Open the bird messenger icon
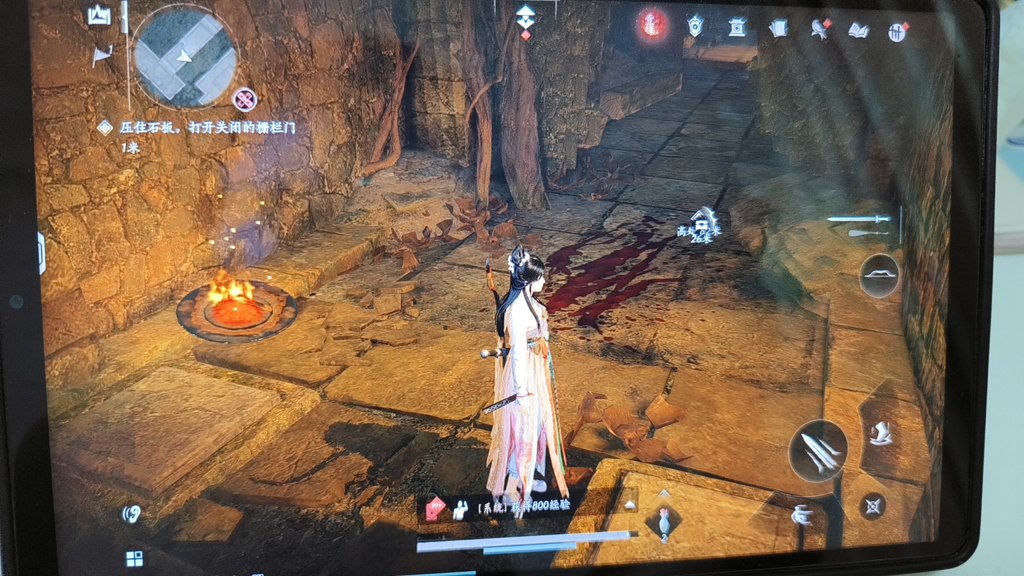Viewport: 1024px width, 576px height. point(820,29)
